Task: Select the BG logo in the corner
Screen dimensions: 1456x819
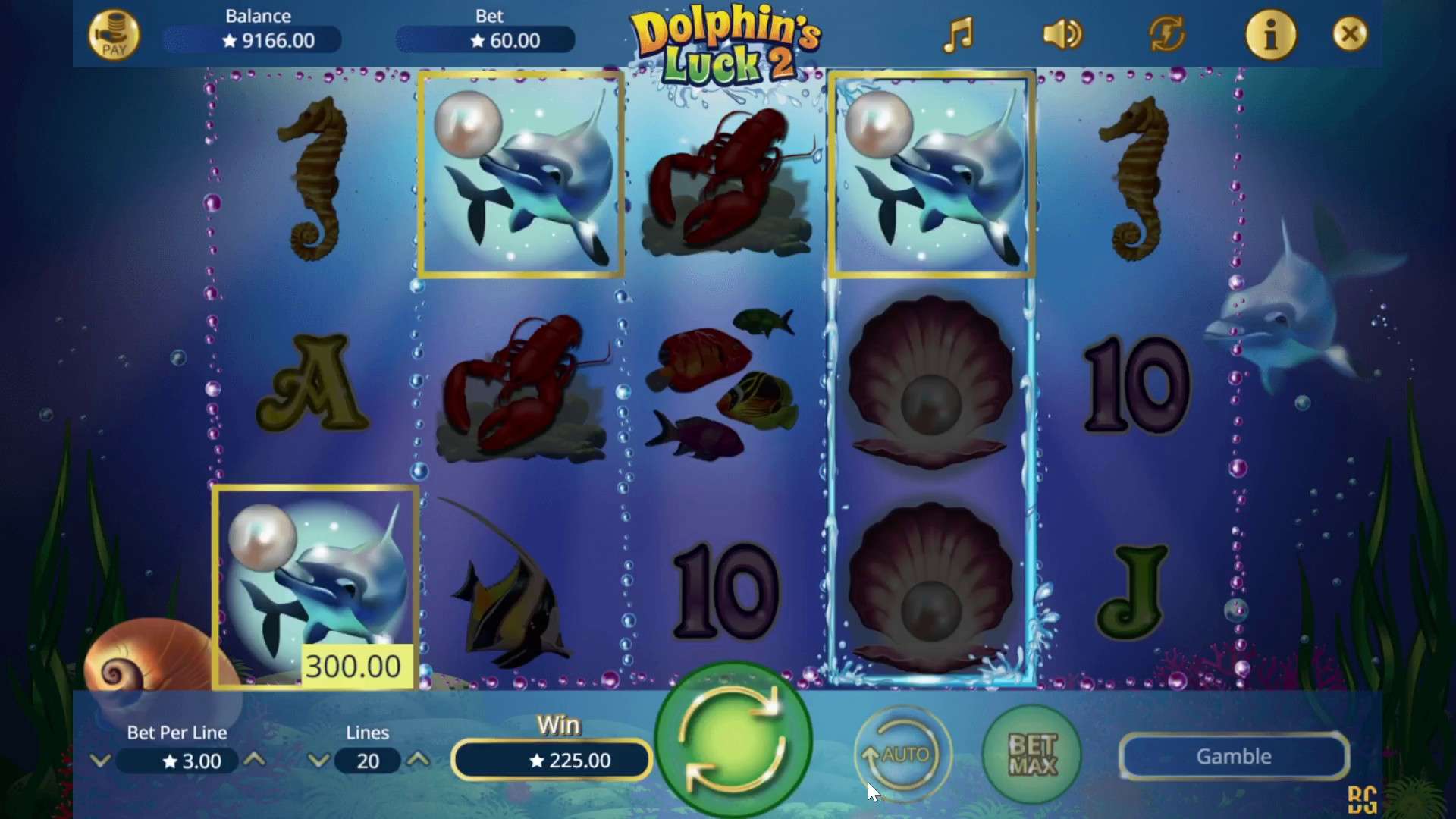Action: coord(1363,798)
